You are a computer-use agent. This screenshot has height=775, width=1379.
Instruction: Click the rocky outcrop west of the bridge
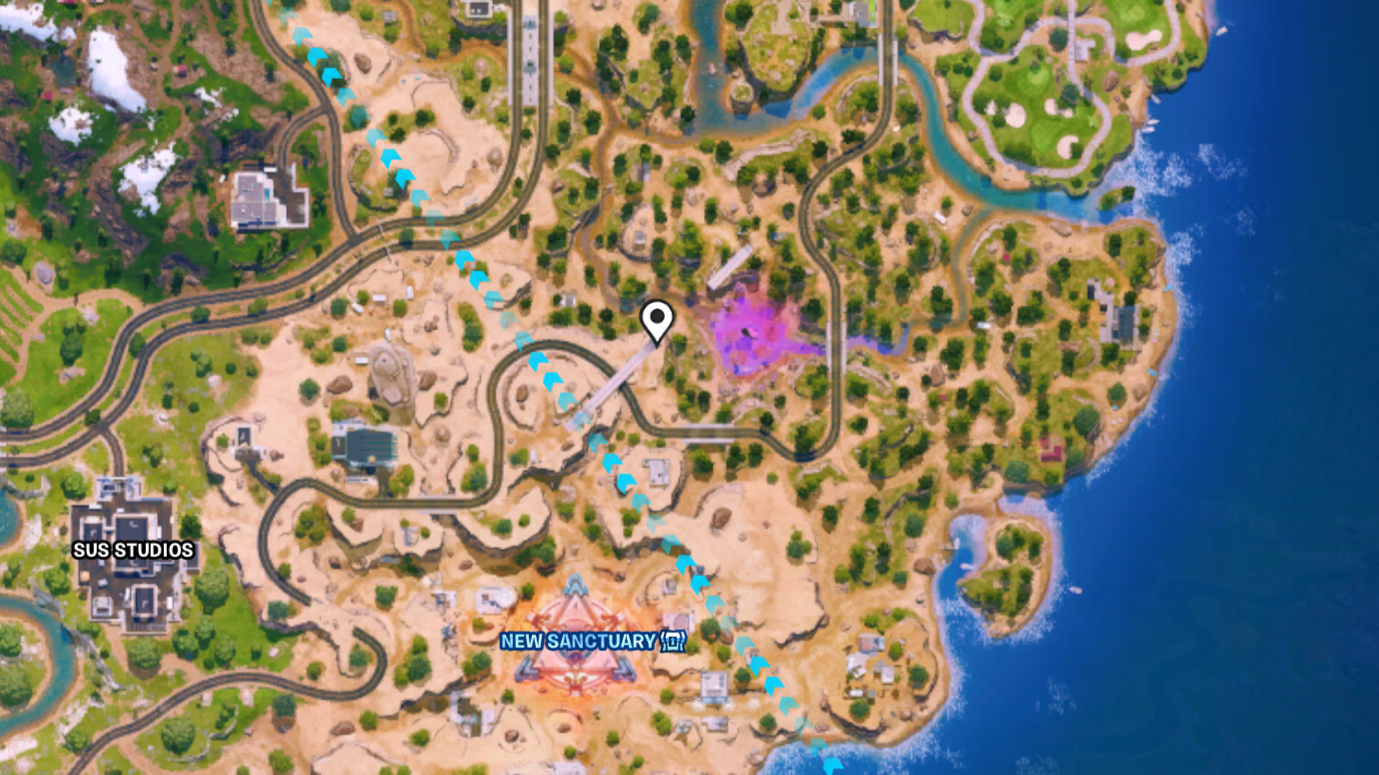[390, 375]
